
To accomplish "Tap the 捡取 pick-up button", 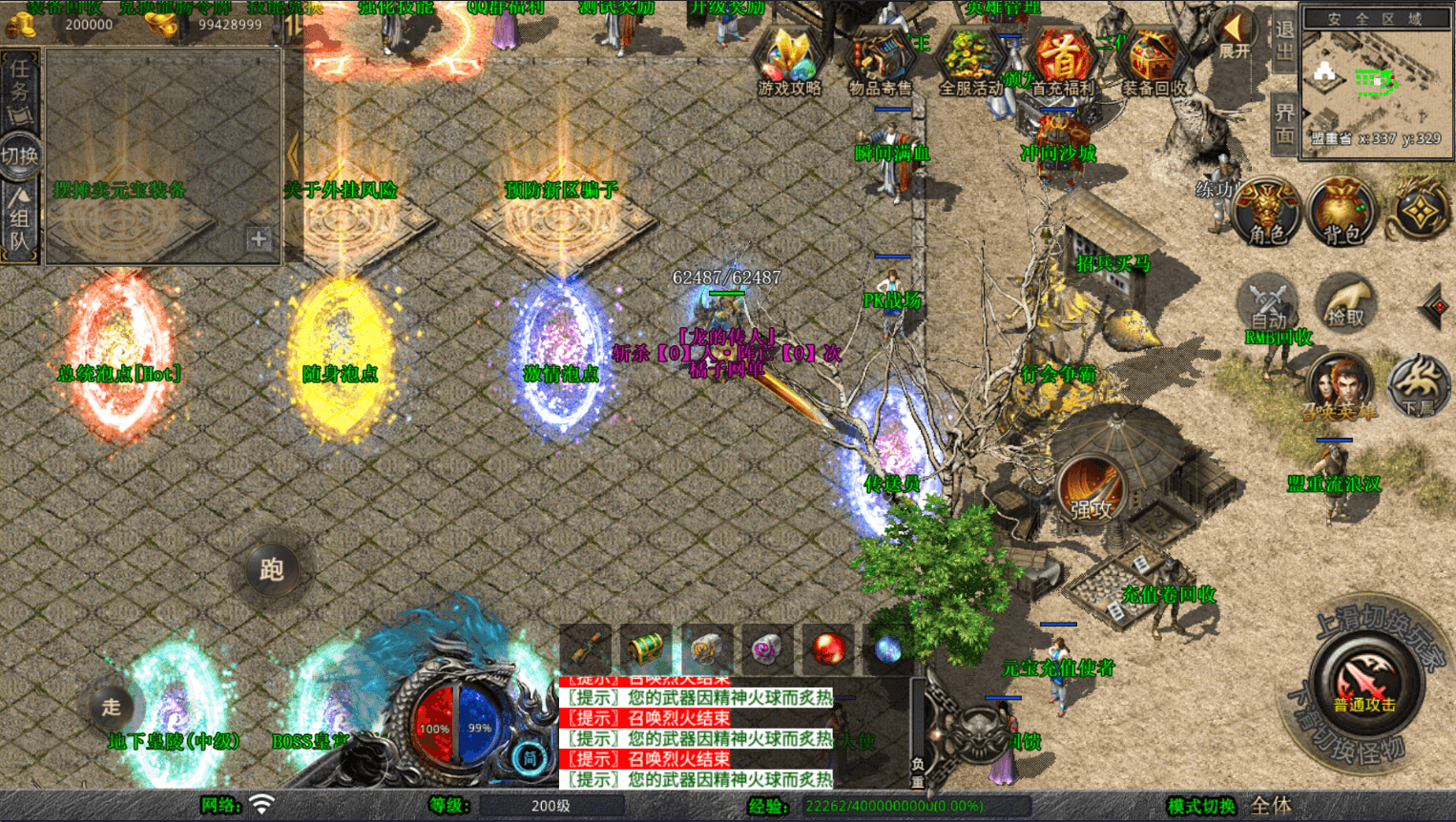I will pyautogui.click(x=1345, y=301).
